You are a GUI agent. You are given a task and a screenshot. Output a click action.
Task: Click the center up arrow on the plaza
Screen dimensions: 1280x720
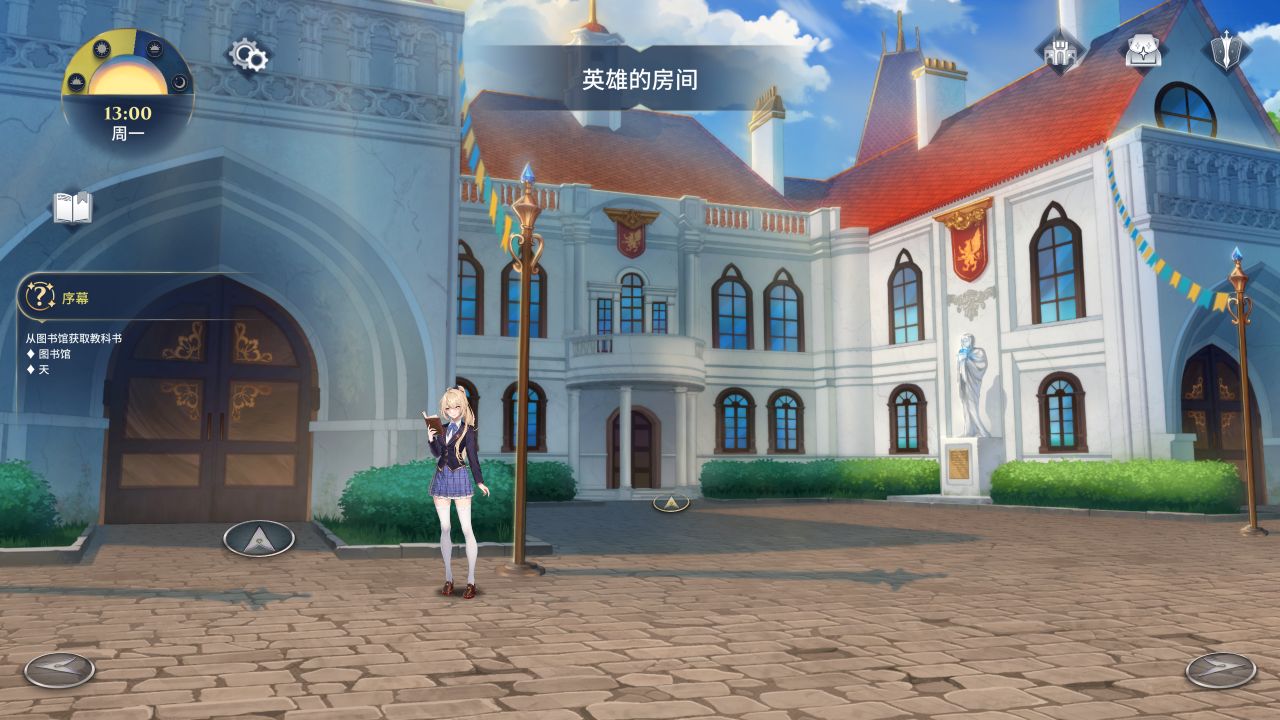click(x=670, y=504)
